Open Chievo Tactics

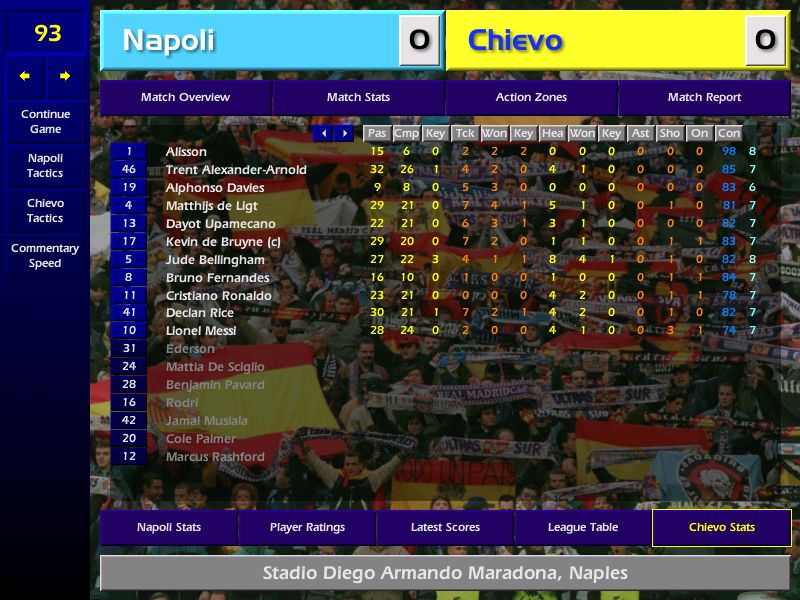pos(45,210)
